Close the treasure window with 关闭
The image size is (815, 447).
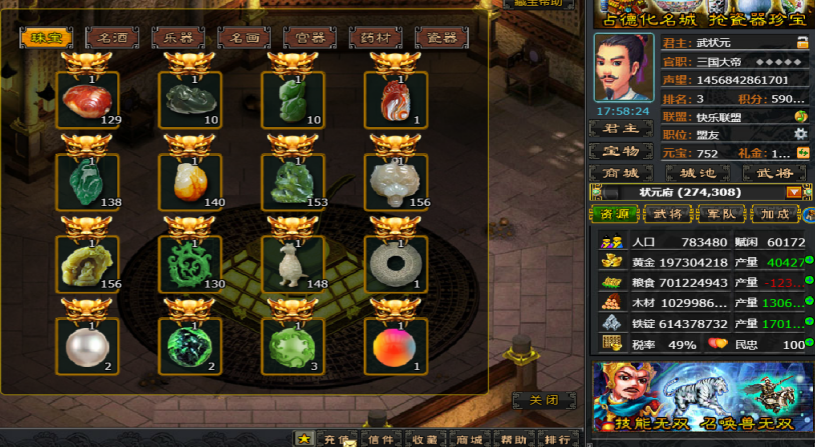point(544,400)
